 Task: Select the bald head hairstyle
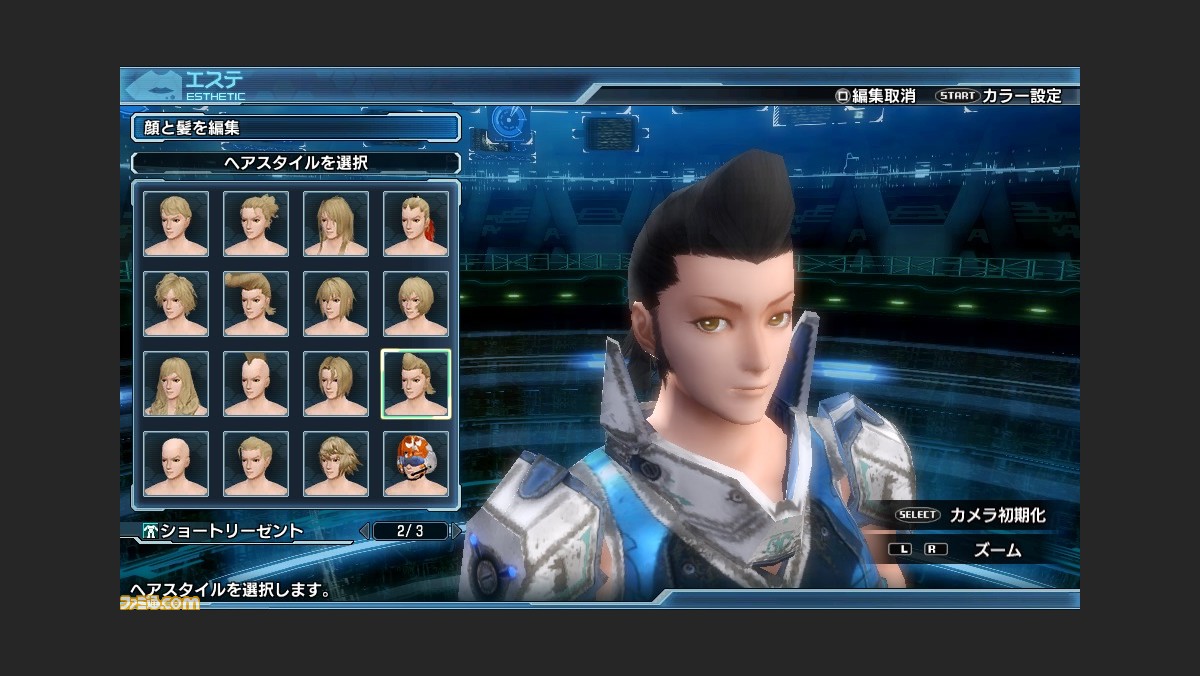(176, 464)
